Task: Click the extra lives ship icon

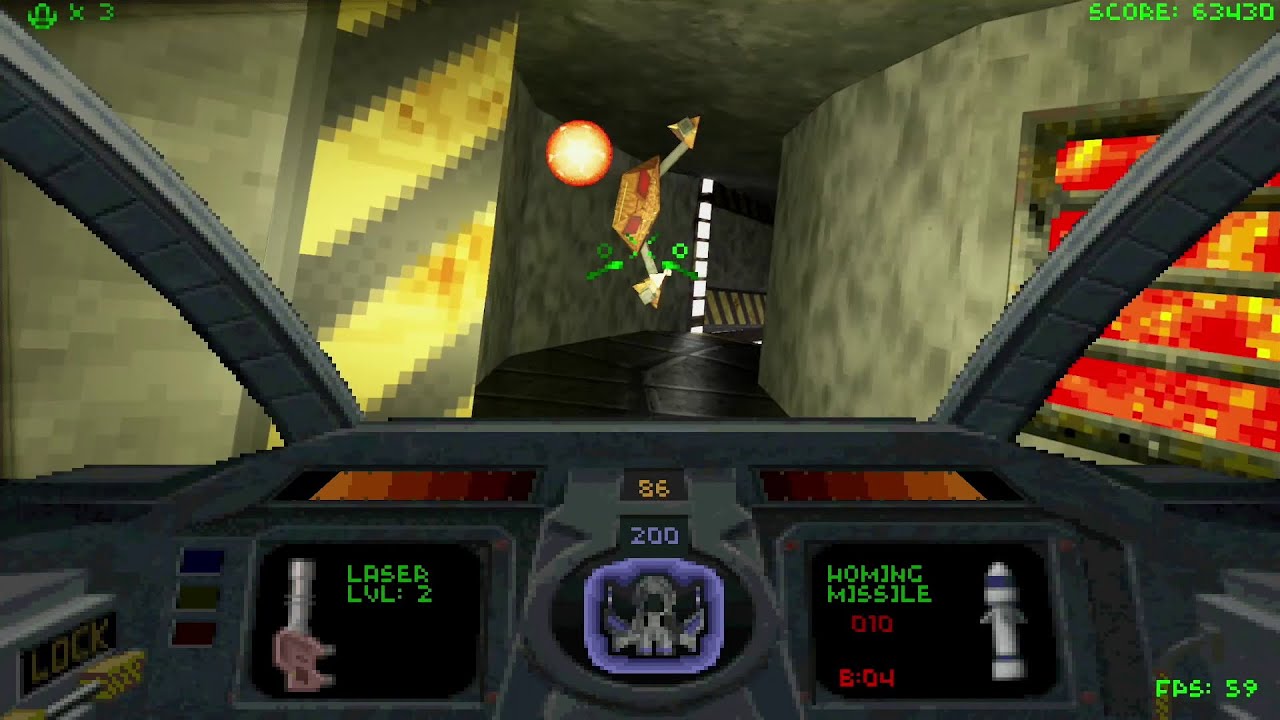Action: click(x=43, y=14)
